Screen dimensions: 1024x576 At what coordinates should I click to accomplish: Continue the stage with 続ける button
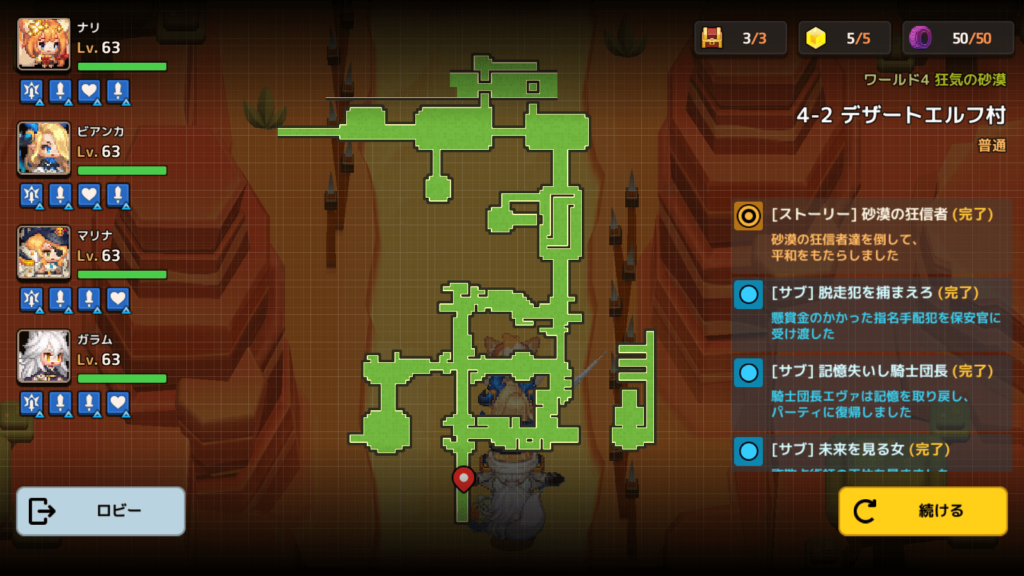pos(922,511)
